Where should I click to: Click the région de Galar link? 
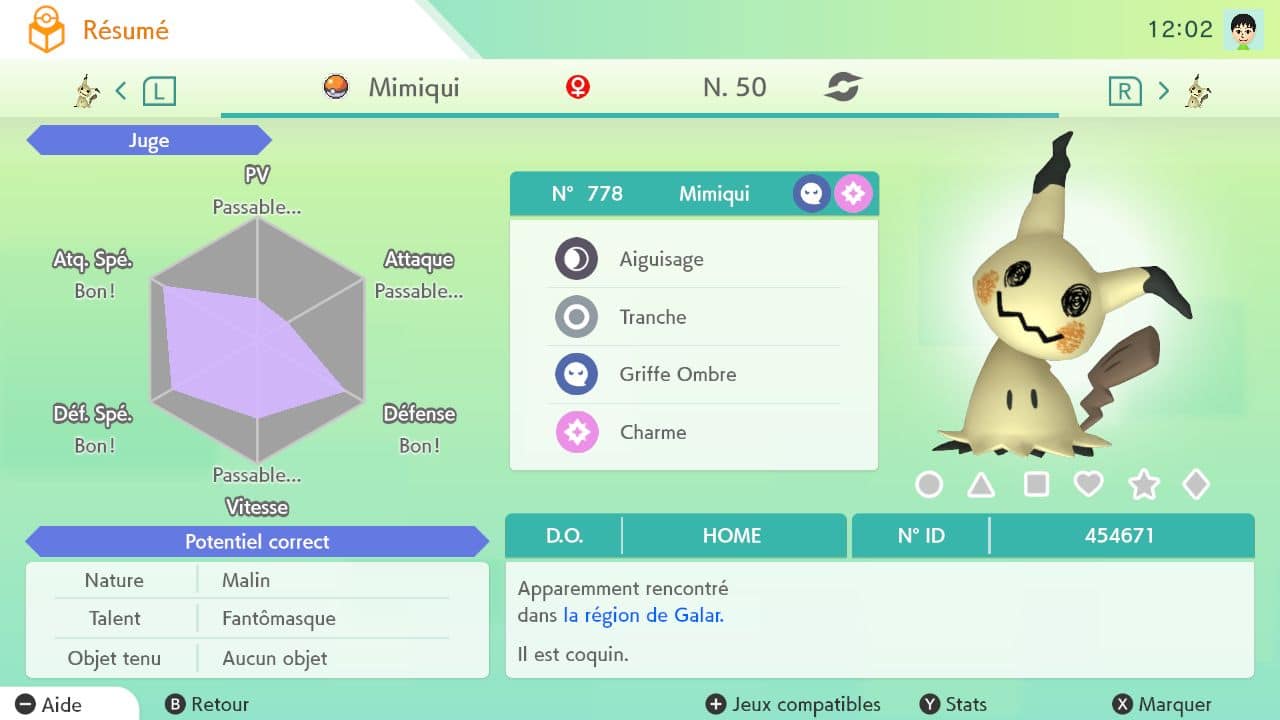[643, 616]
